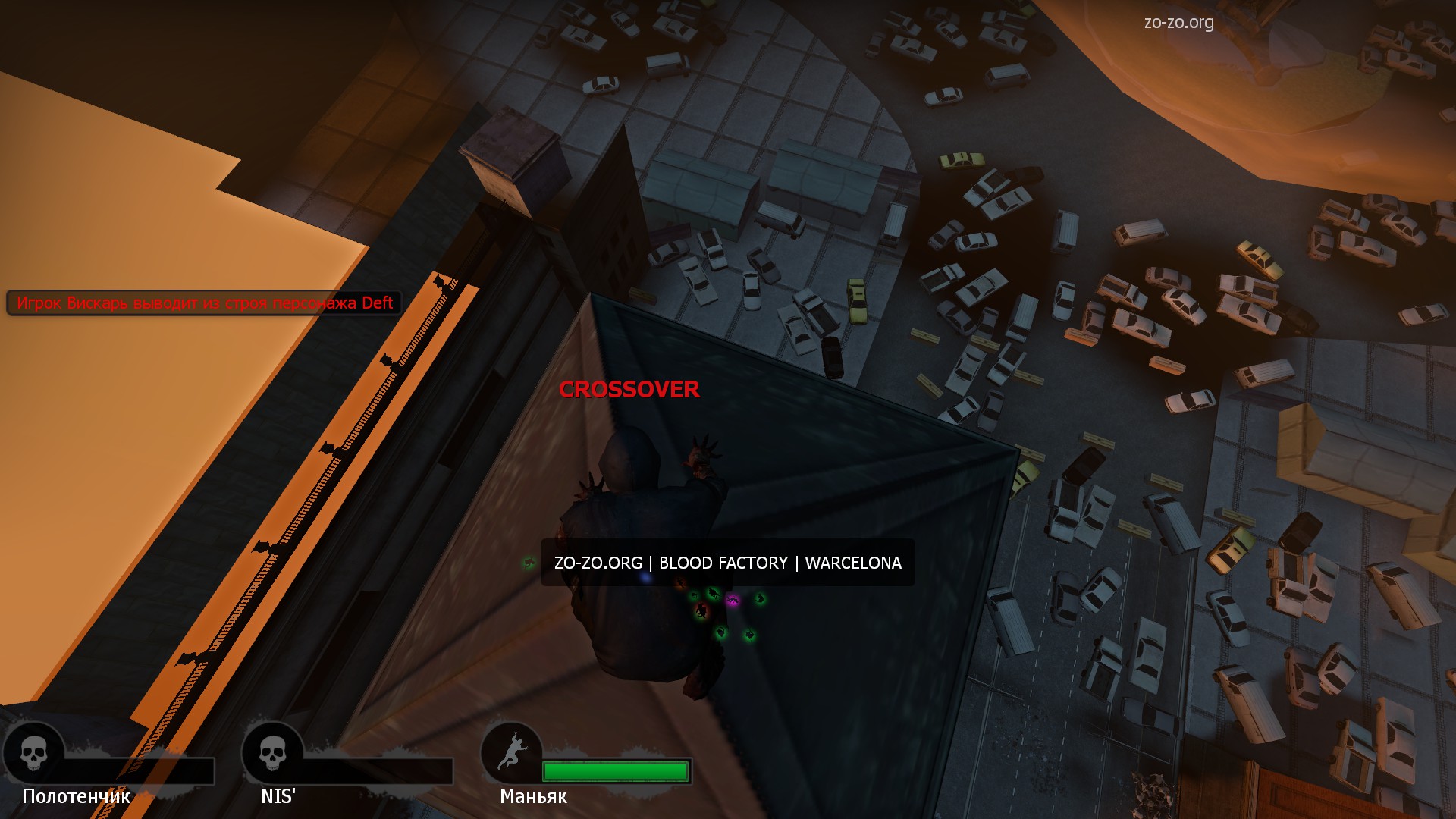
Task: Click the red kill feed notification
Action: pyautogui.click(x=204, y=303)
